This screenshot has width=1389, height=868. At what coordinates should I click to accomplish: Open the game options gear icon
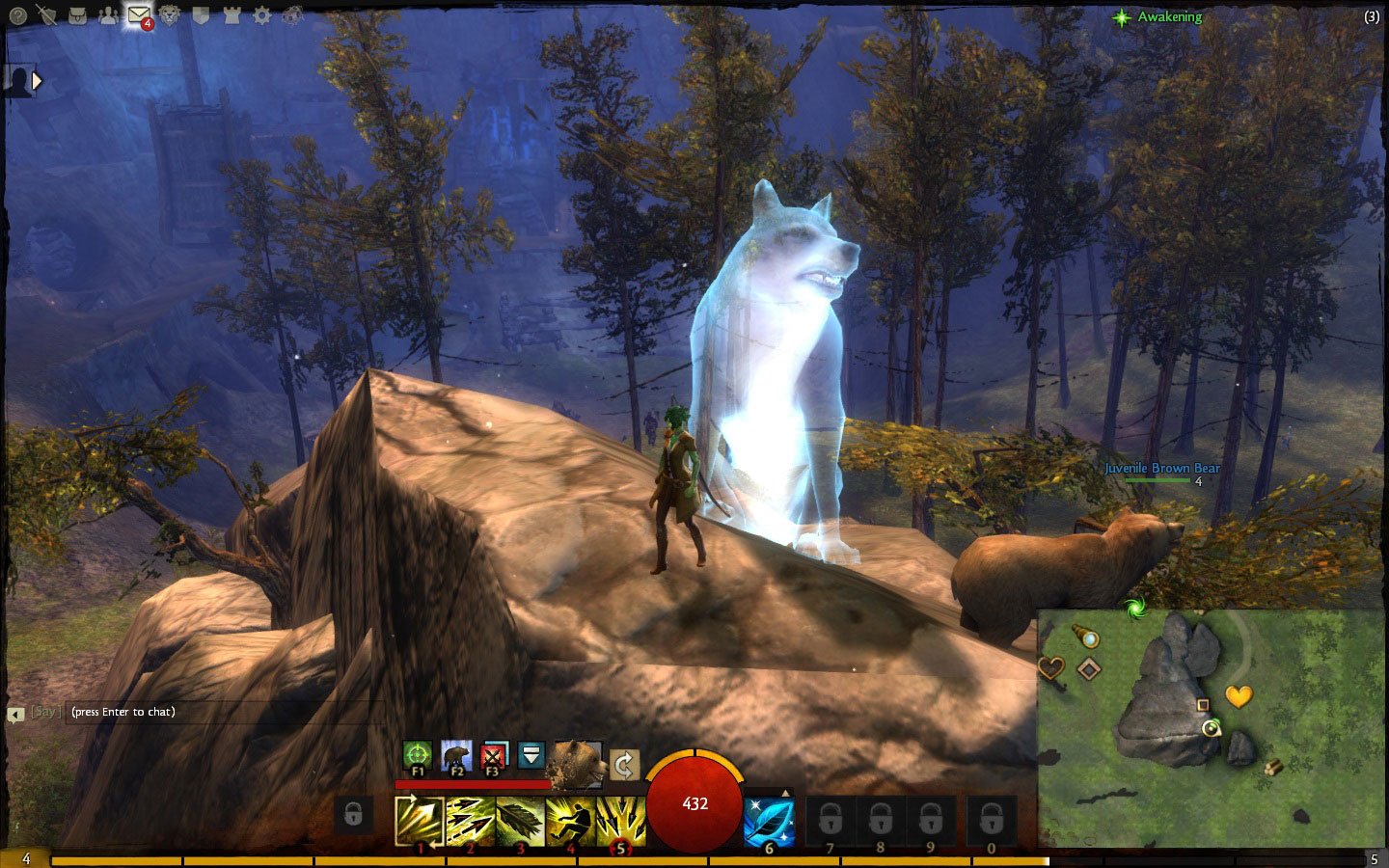coord(262,15)
